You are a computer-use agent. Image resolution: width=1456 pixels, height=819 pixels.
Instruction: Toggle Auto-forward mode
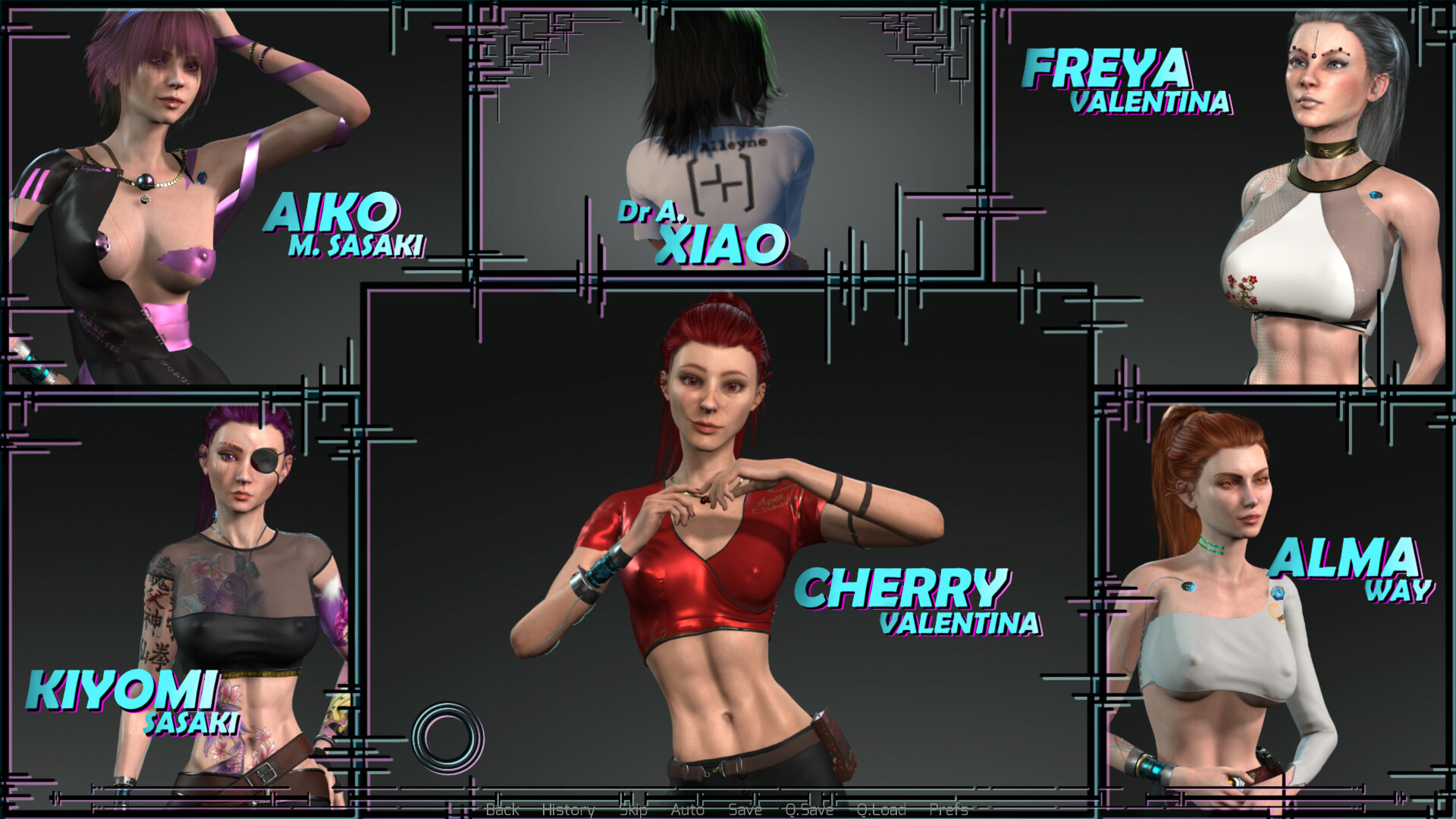(x=687, y=810)
